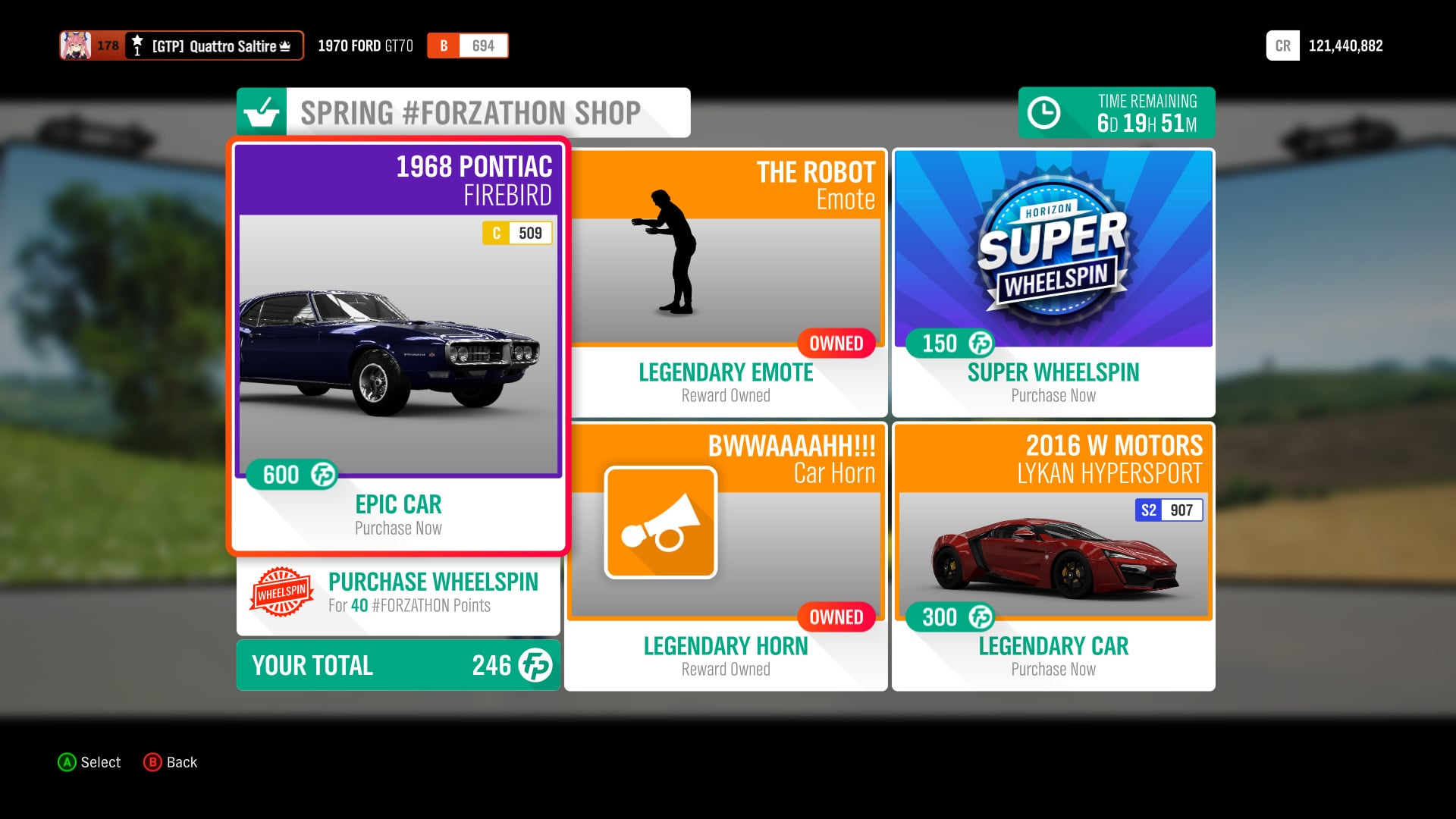The width and height of the screenshot is (1456, 819).
Task: Click Your Total showing 246 points
Action: pyautogui.click(x=397, y=665)
